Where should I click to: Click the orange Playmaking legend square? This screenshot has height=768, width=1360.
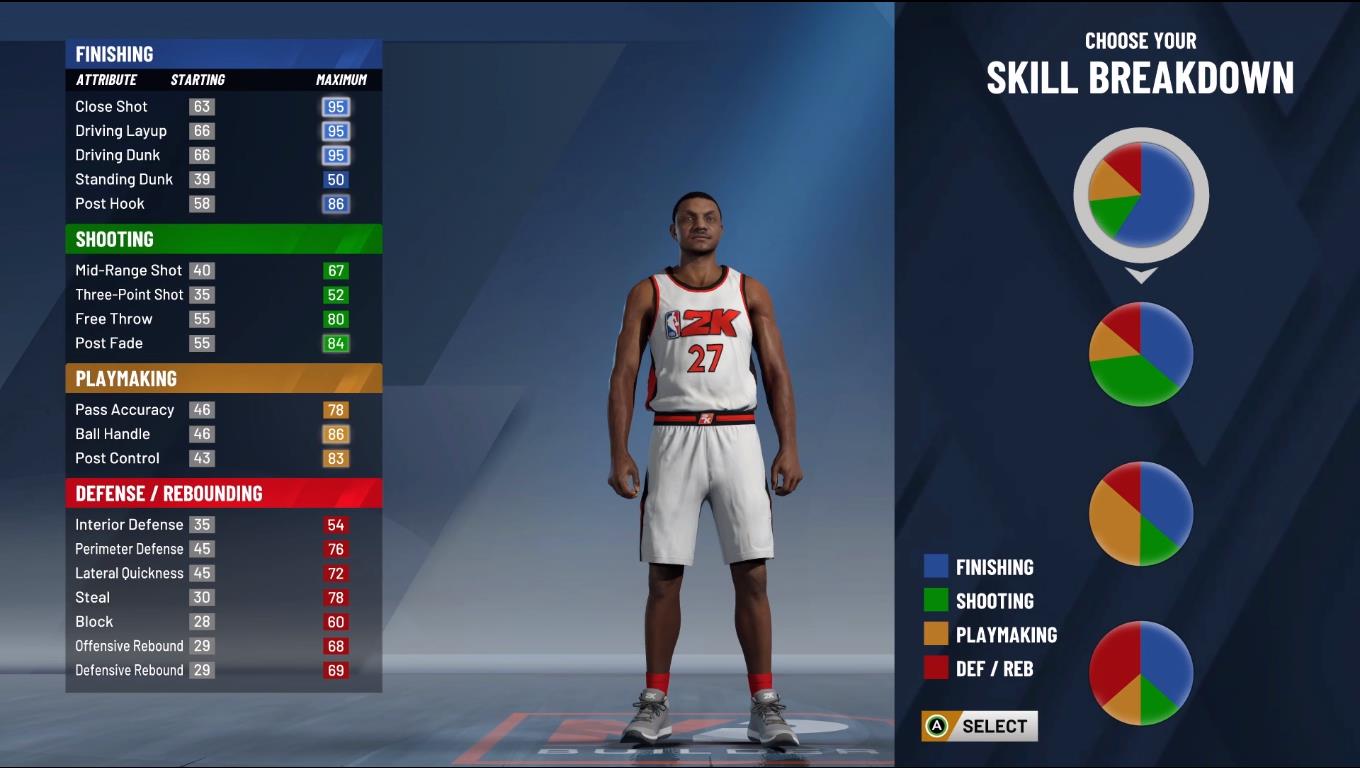[x=937, y=635]
